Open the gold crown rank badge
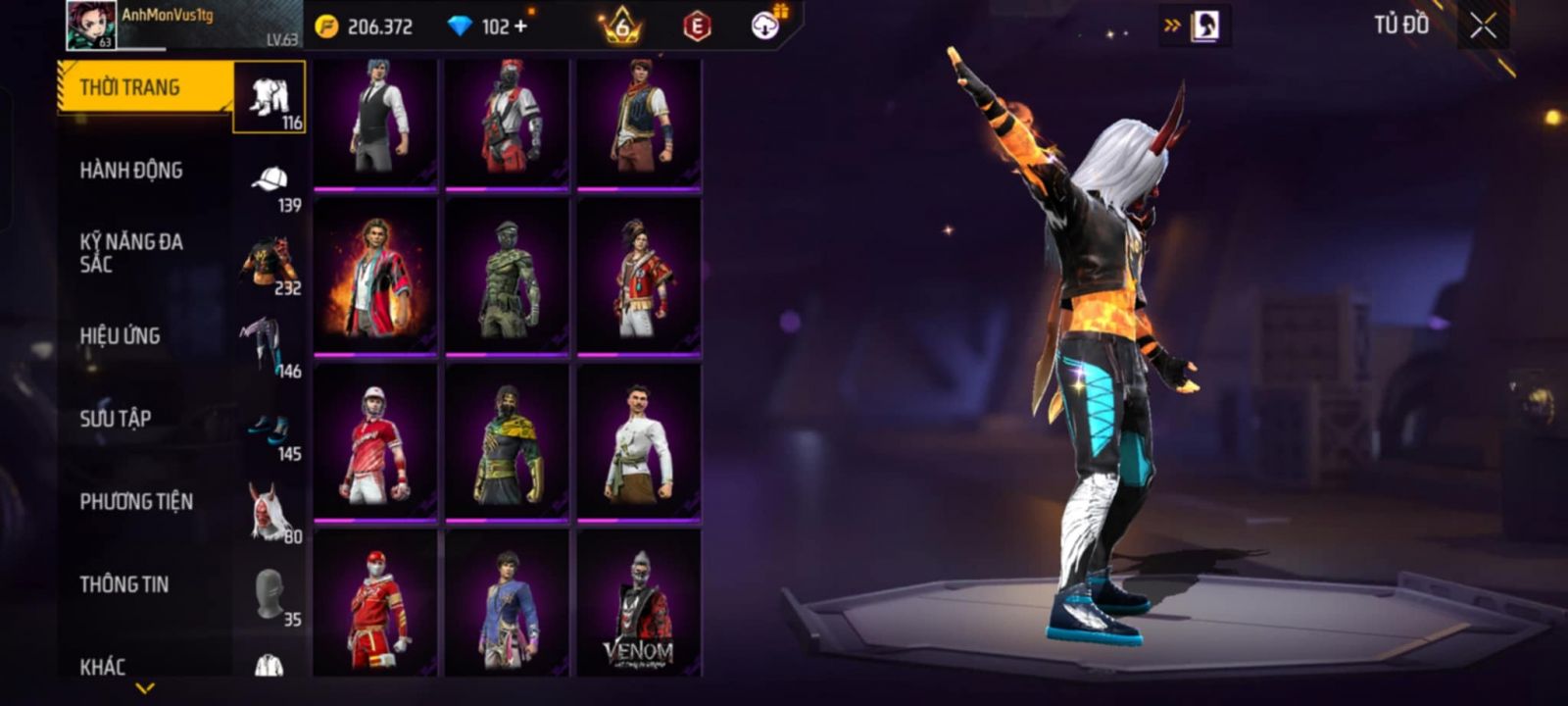Viewport: 1568px width, 706px height. pos(621,26)
